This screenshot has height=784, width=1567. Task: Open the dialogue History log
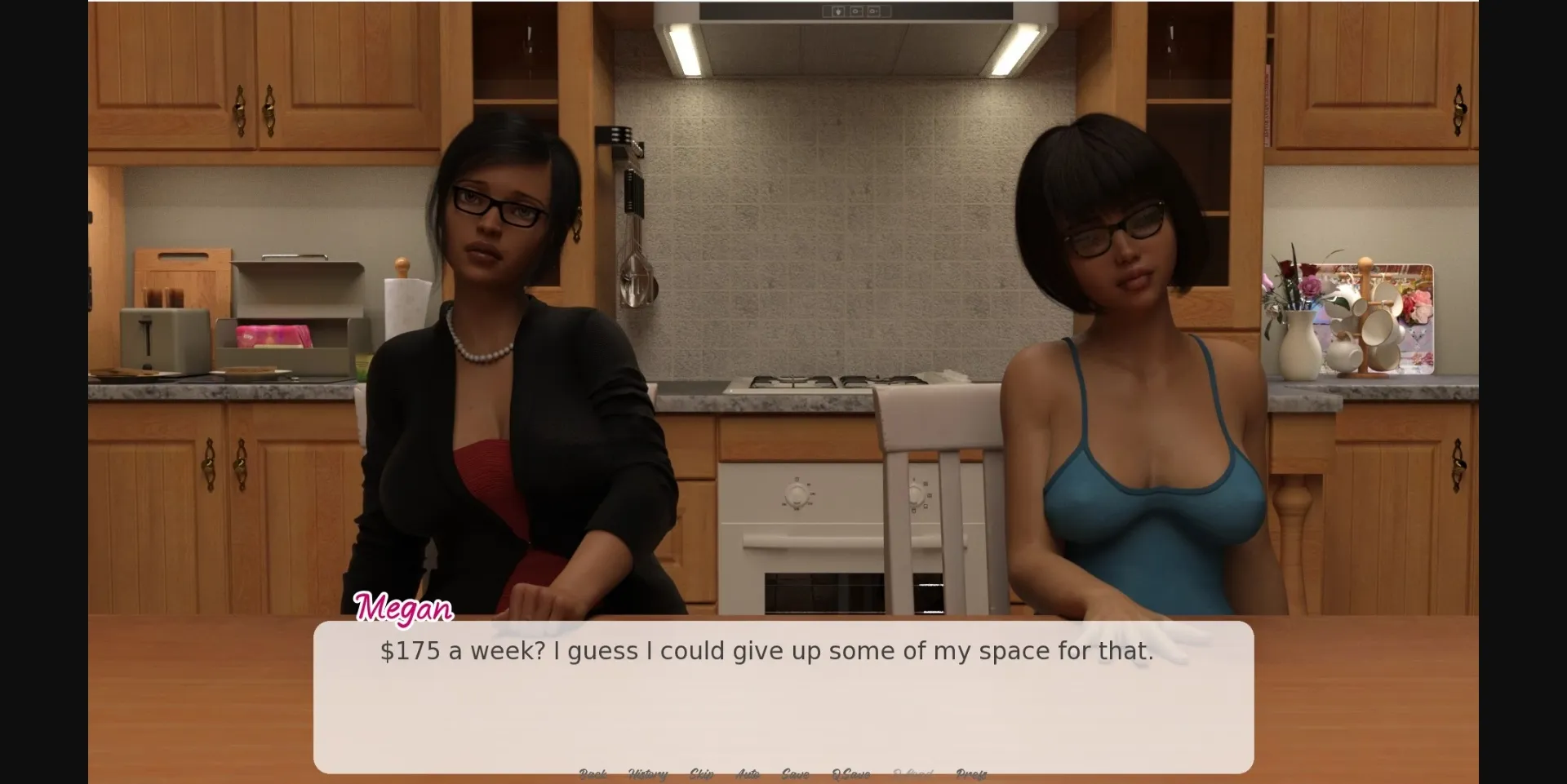pyautogui.click(x=648, y=773)
